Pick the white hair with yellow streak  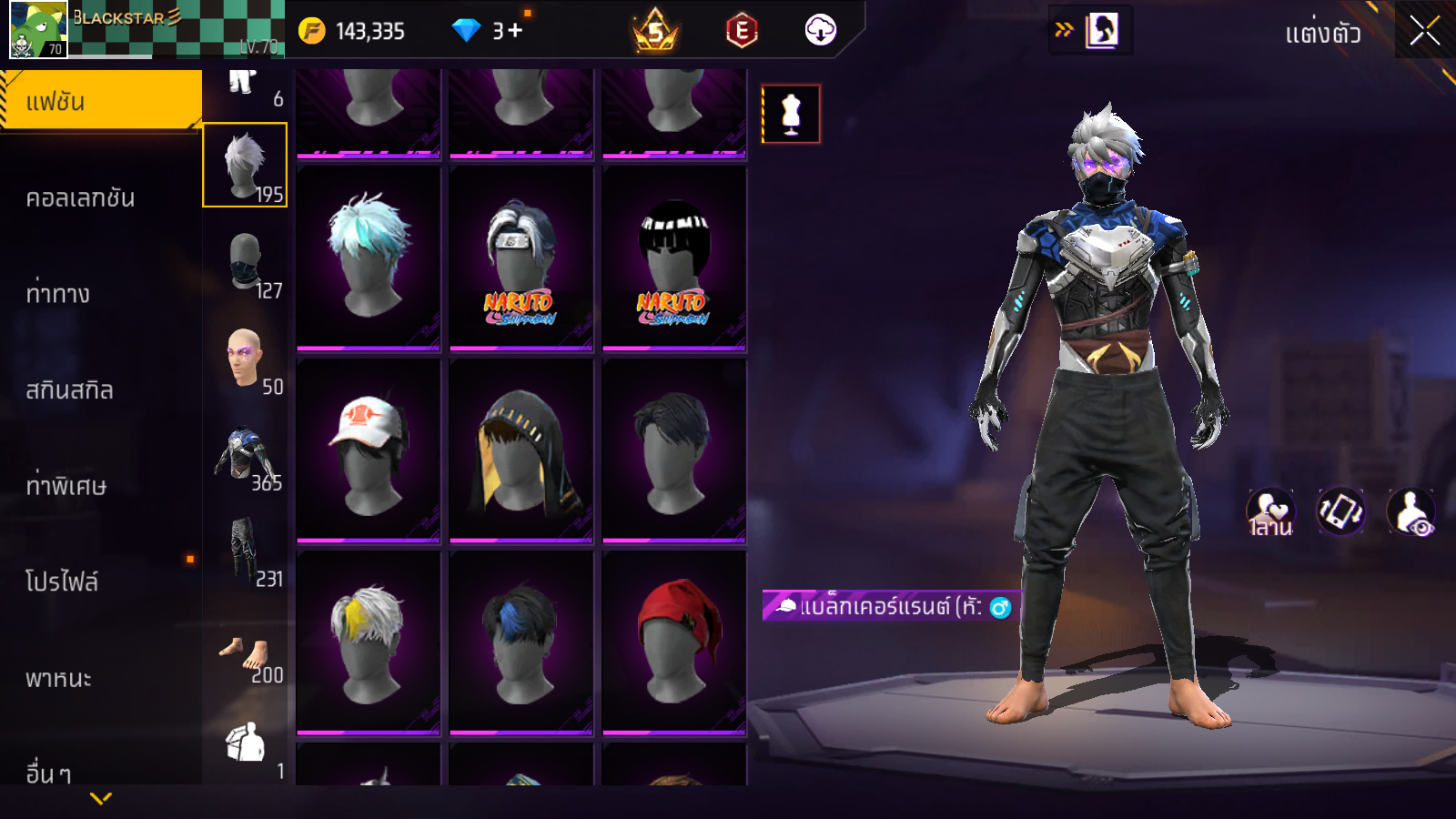369,642
